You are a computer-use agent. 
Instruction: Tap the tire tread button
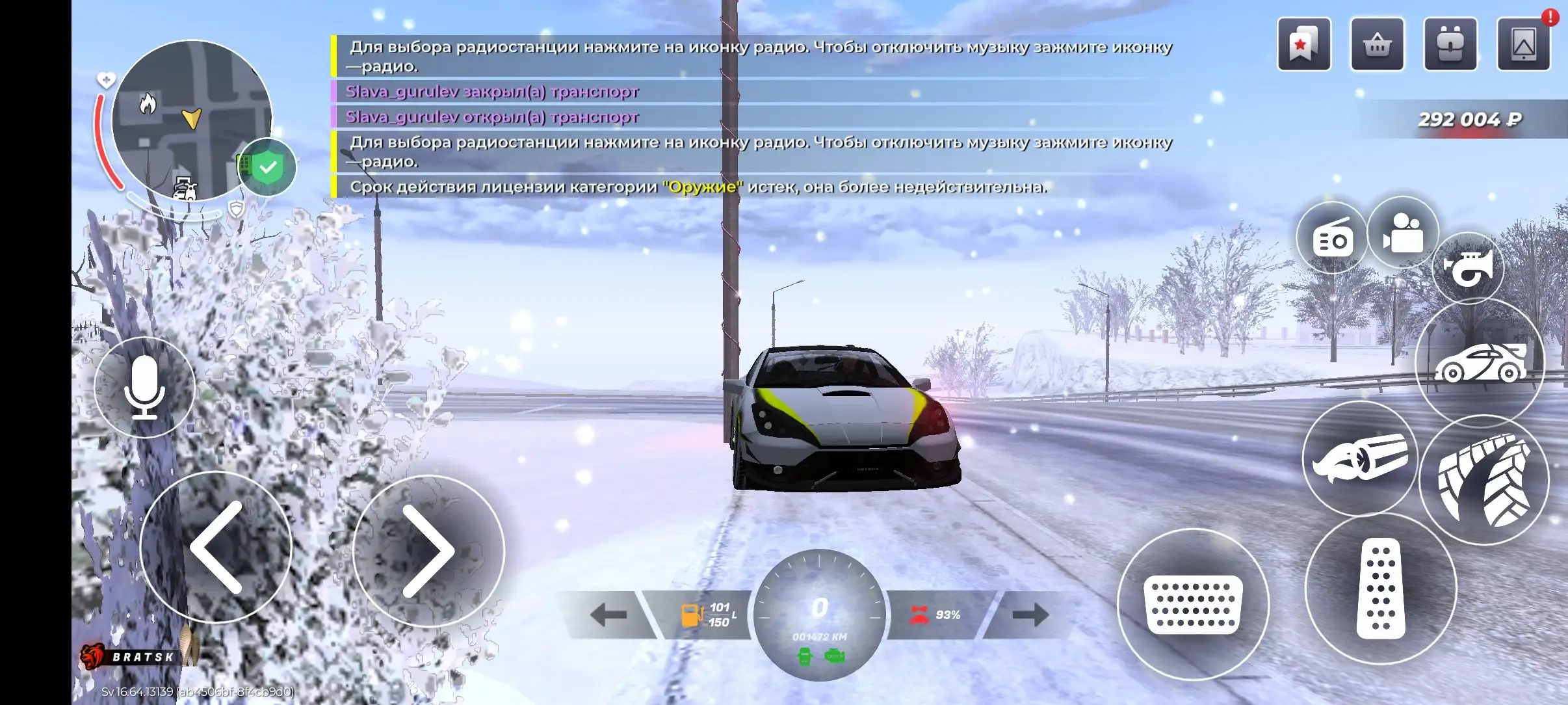point(1484,481)
